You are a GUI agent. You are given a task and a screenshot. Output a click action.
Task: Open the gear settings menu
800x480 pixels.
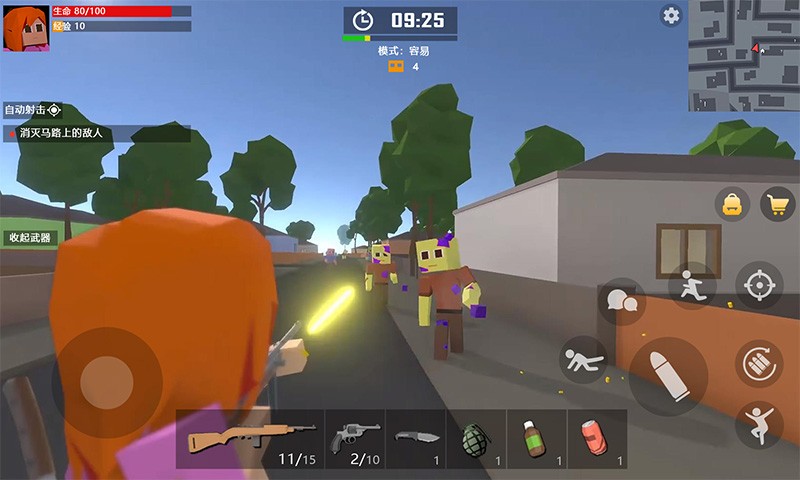[671, 15]
